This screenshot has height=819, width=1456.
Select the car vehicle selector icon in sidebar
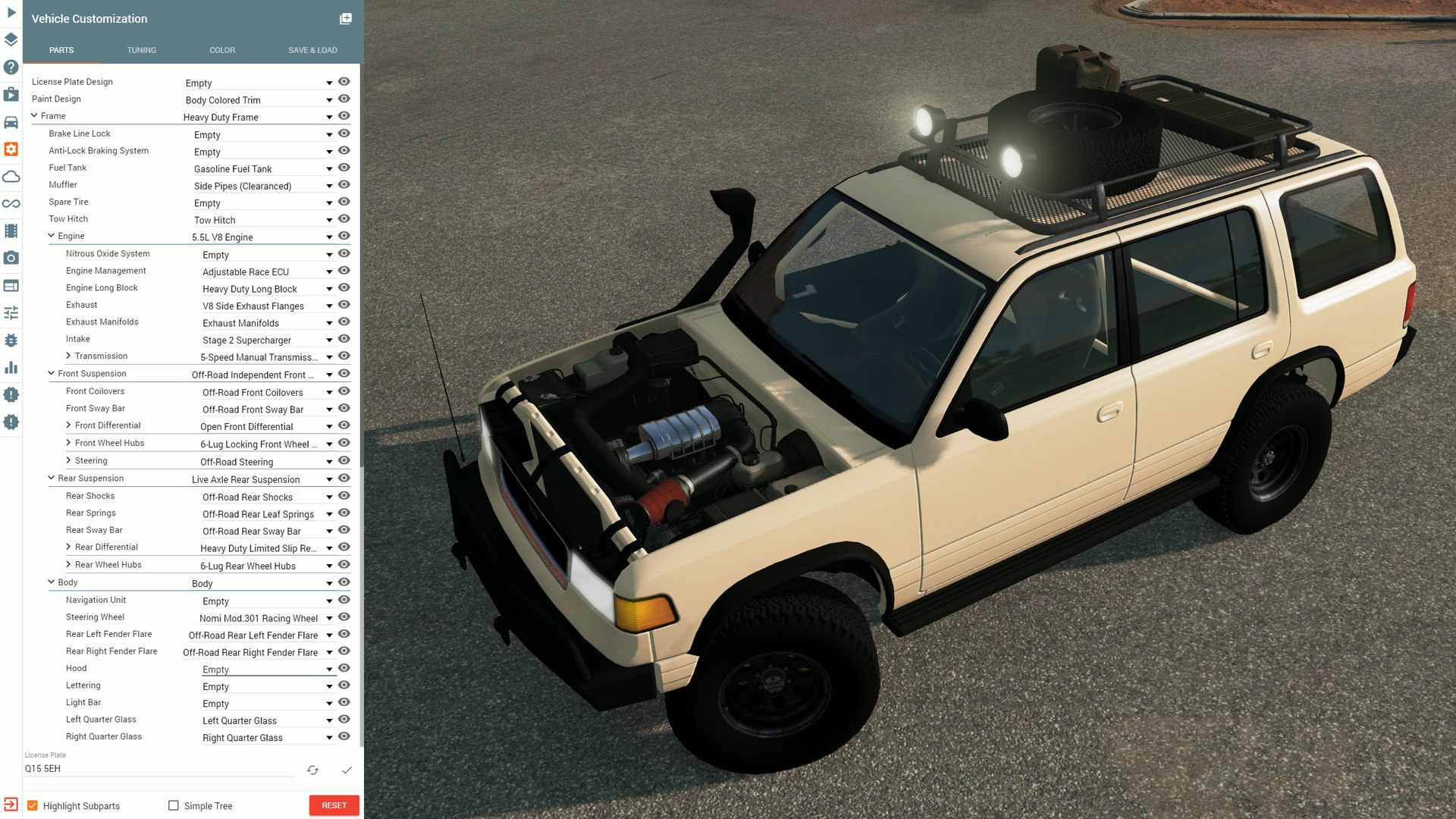click(x=11, y=122)
